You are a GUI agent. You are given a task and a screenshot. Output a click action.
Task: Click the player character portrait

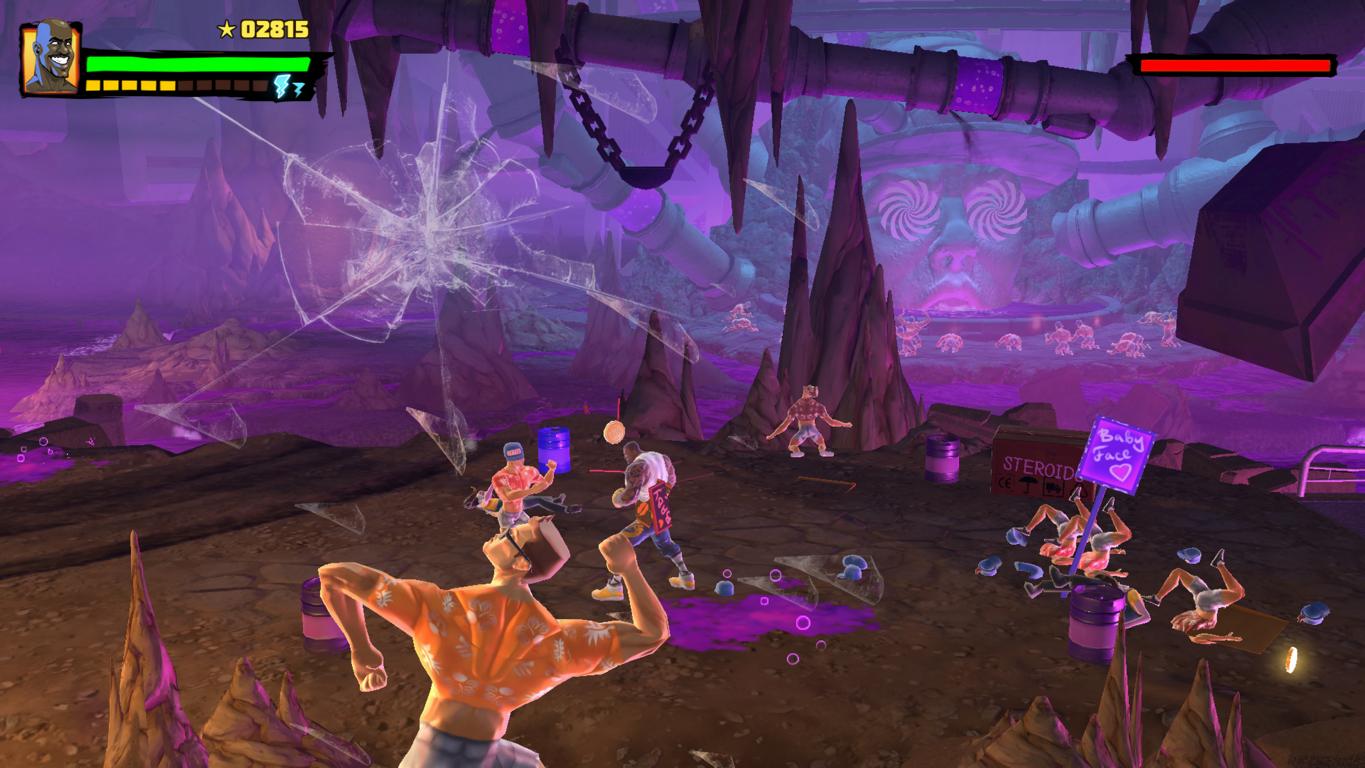[x=50, y=58]
